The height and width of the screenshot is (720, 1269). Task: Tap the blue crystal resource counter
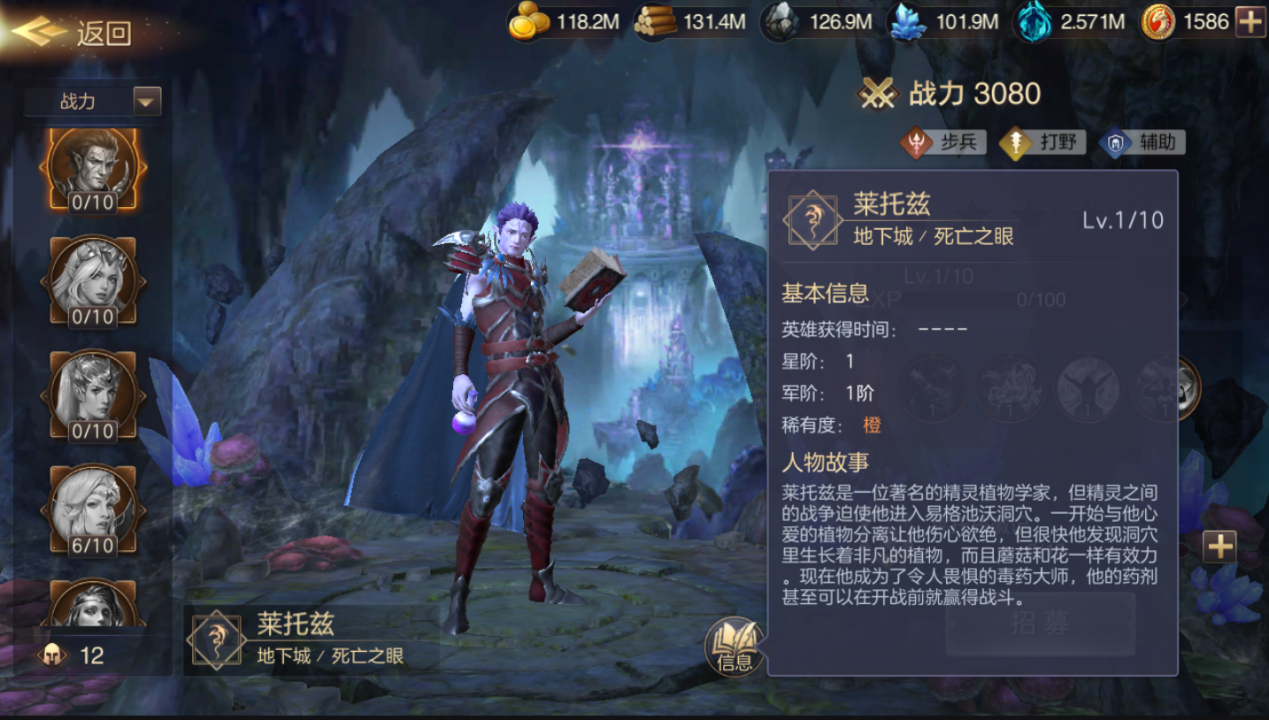944,21
